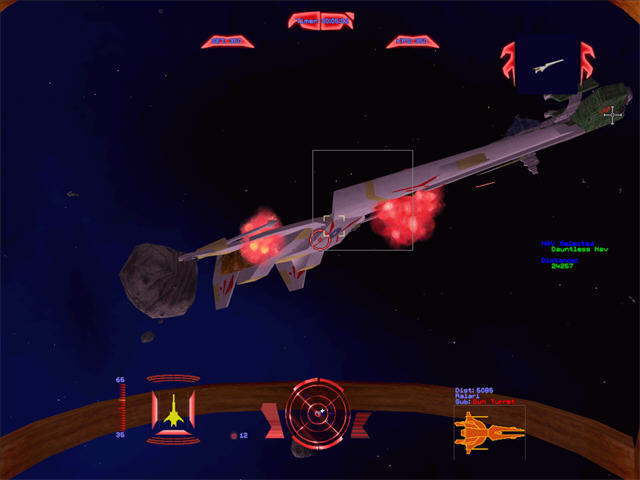Click the circular radar scope
Screen dimensions: 640x480
pos(317,413)
